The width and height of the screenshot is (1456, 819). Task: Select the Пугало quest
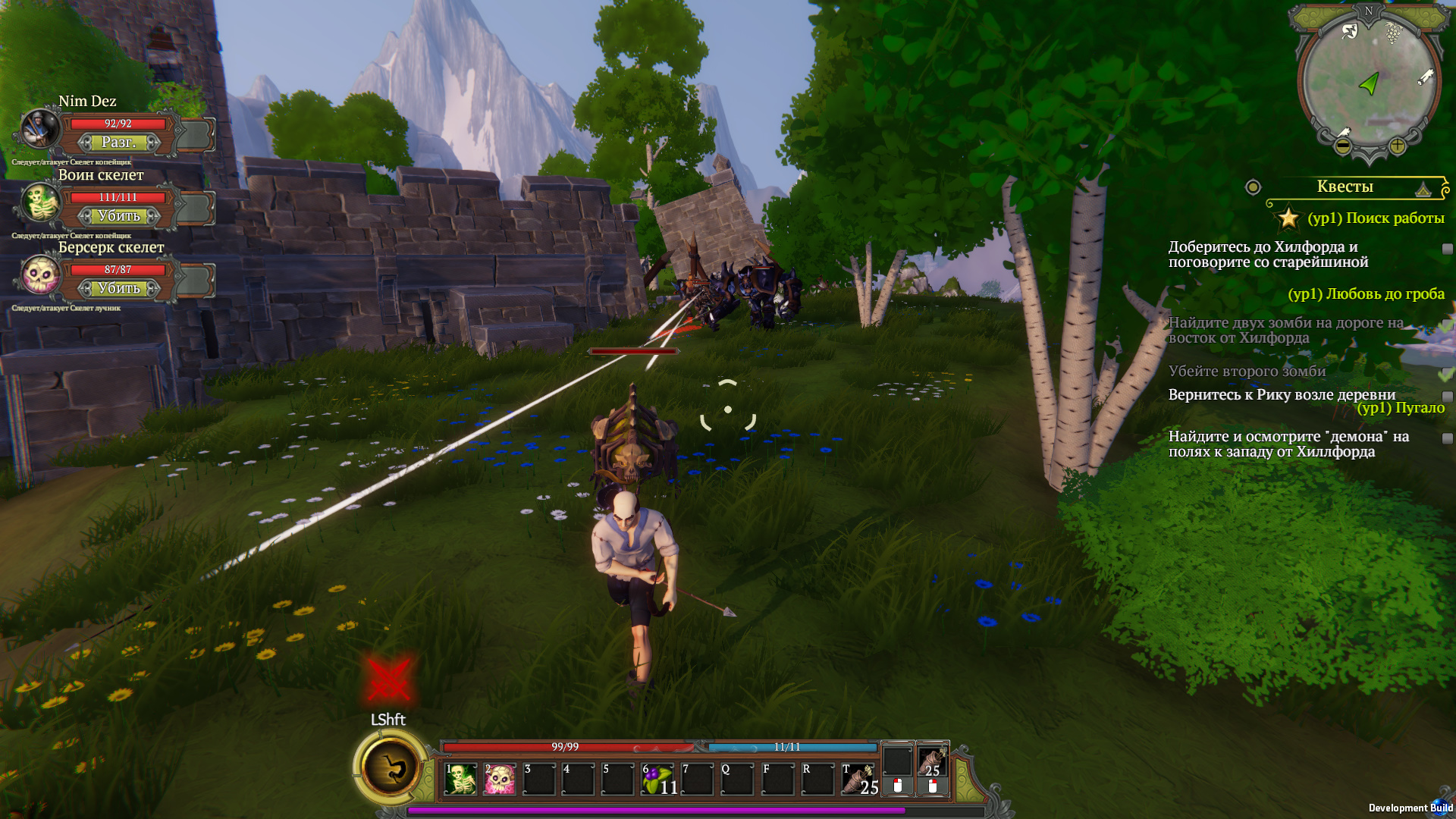[1401, 408]
